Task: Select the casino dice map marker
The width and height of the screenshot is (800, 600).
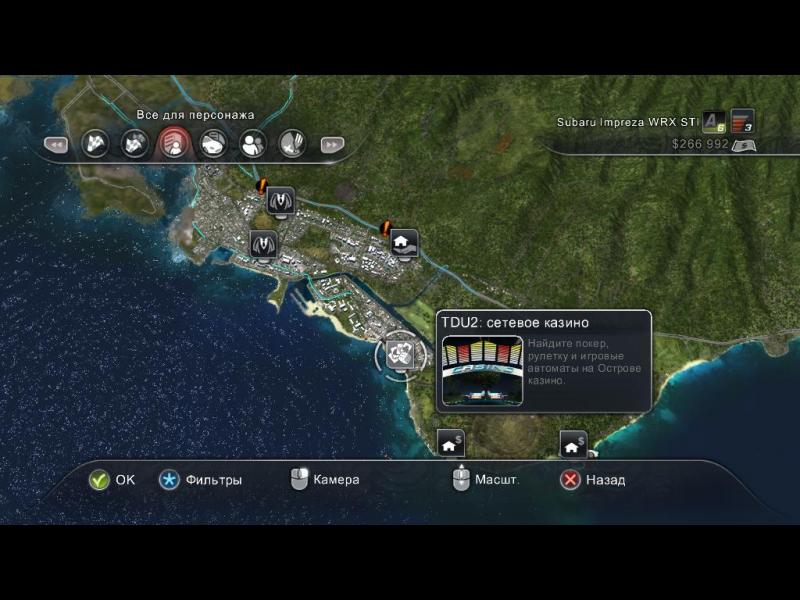Action: [399, 353]
